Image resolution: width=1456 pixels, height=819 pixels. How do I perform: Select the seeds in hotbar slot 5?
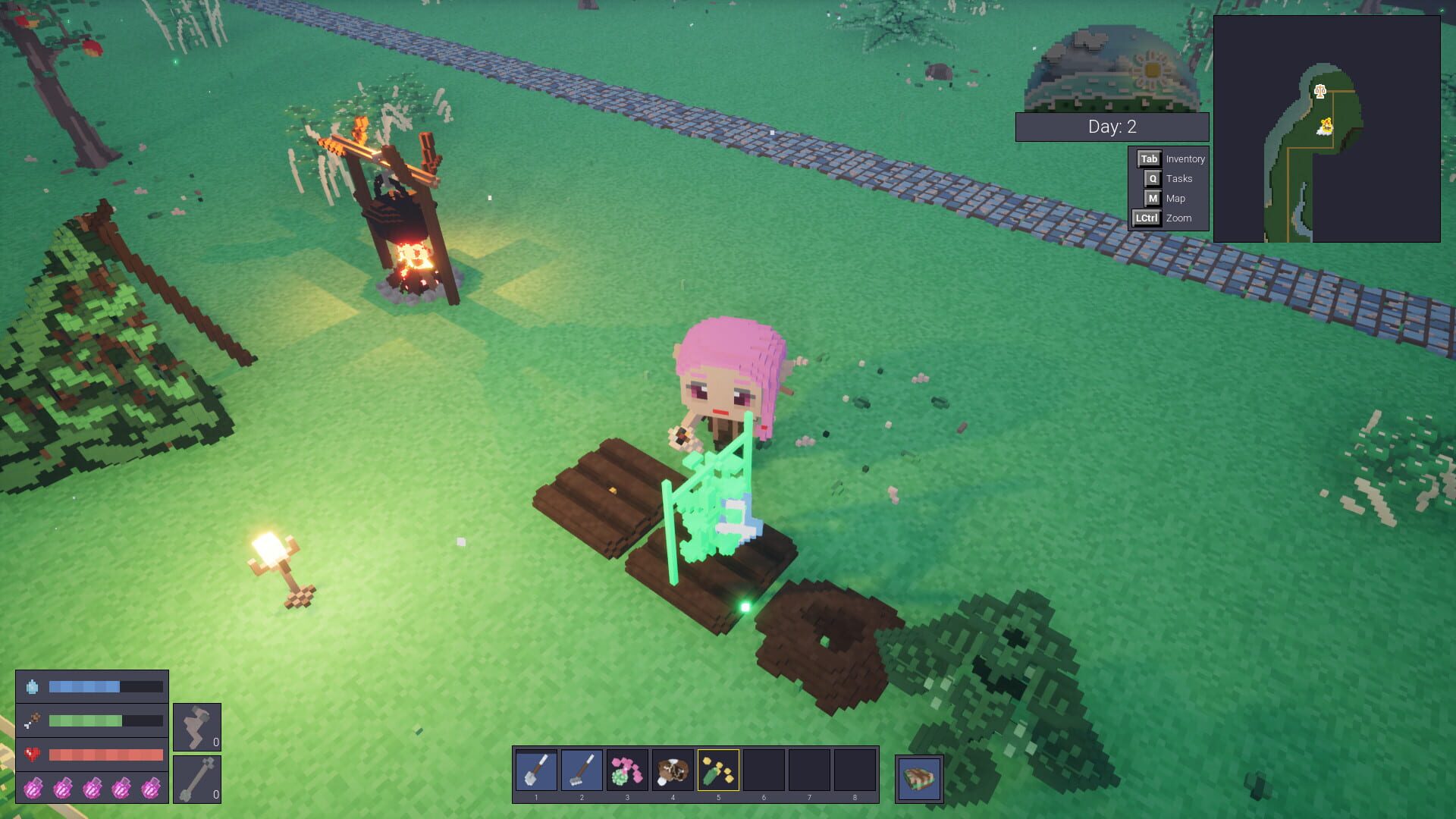pyautogui.click(x=718, y=770)
